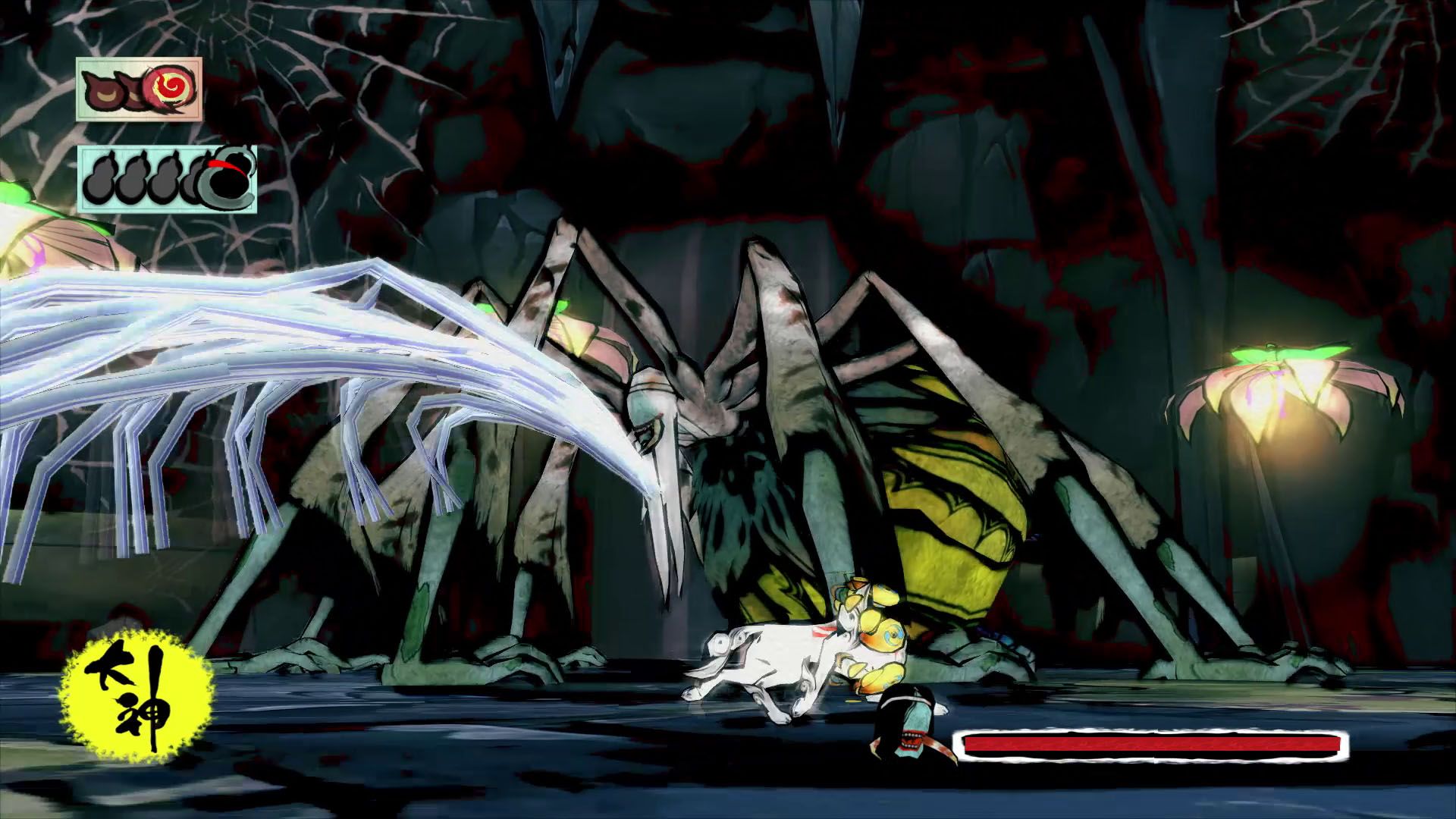
Task: Click the swirling sun symbol in the health display
Action: click(168, 87)
